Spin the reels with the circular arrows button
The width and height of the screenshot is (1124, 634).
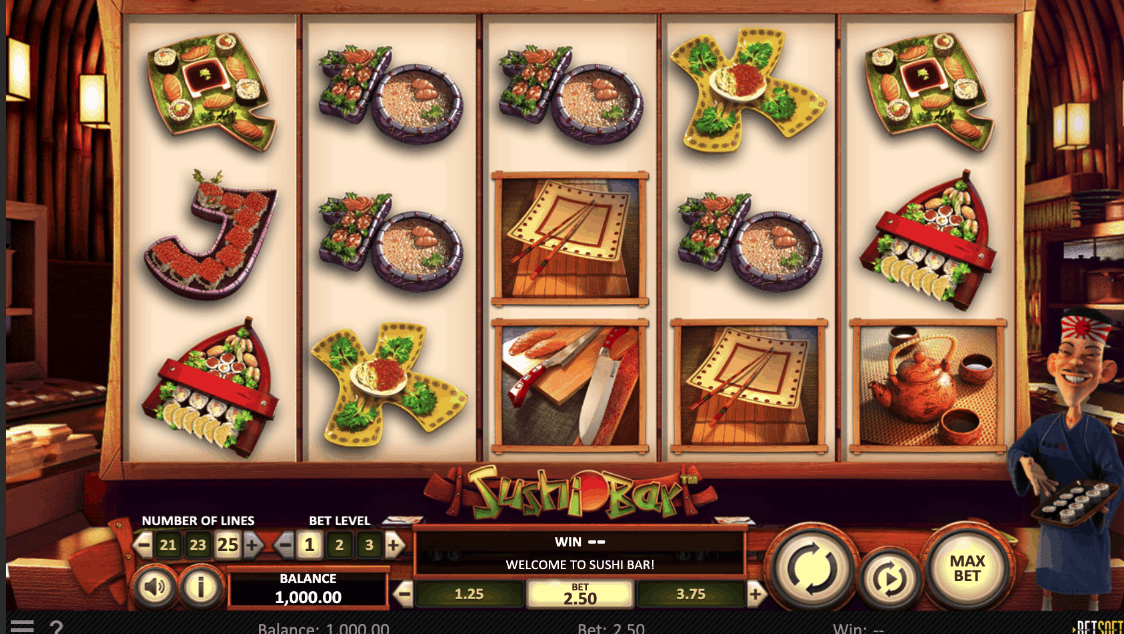coord(811,568)
